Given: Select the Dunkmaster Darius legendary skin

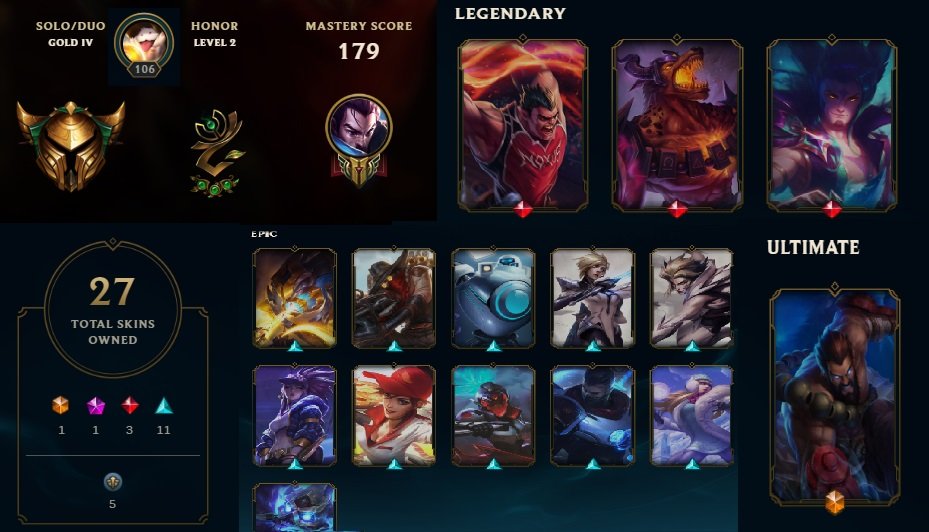Looking at the screenshot, I should (x=523, y=124).
